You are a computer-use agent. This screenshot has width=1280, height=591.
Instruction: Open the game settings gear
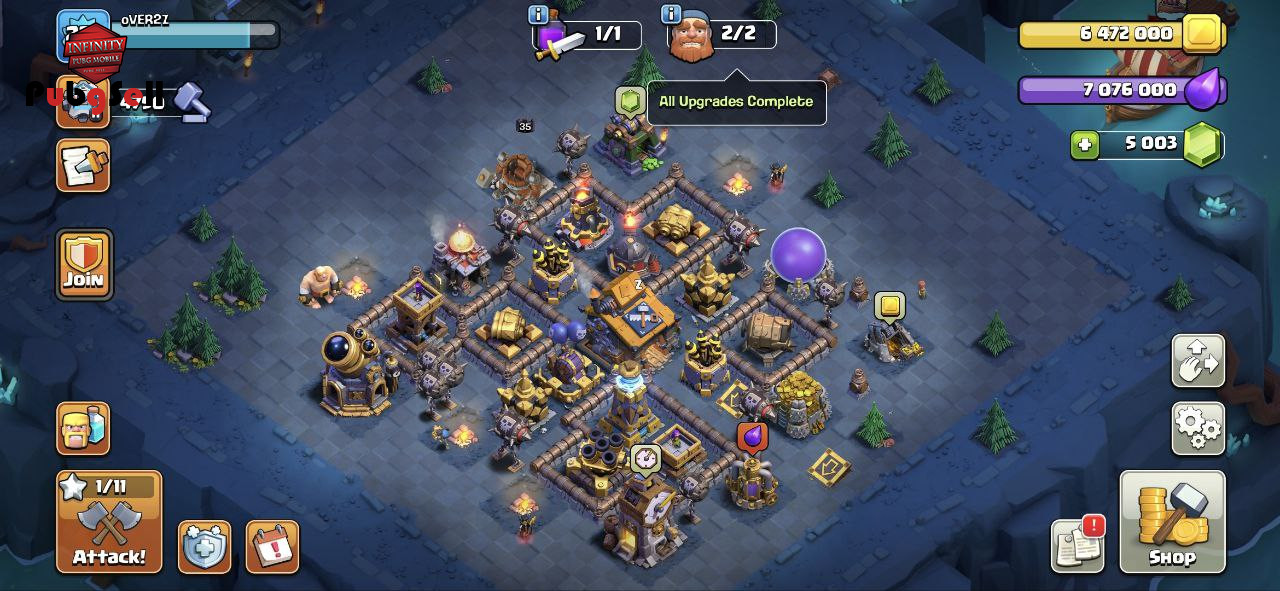pos(1198,429)
